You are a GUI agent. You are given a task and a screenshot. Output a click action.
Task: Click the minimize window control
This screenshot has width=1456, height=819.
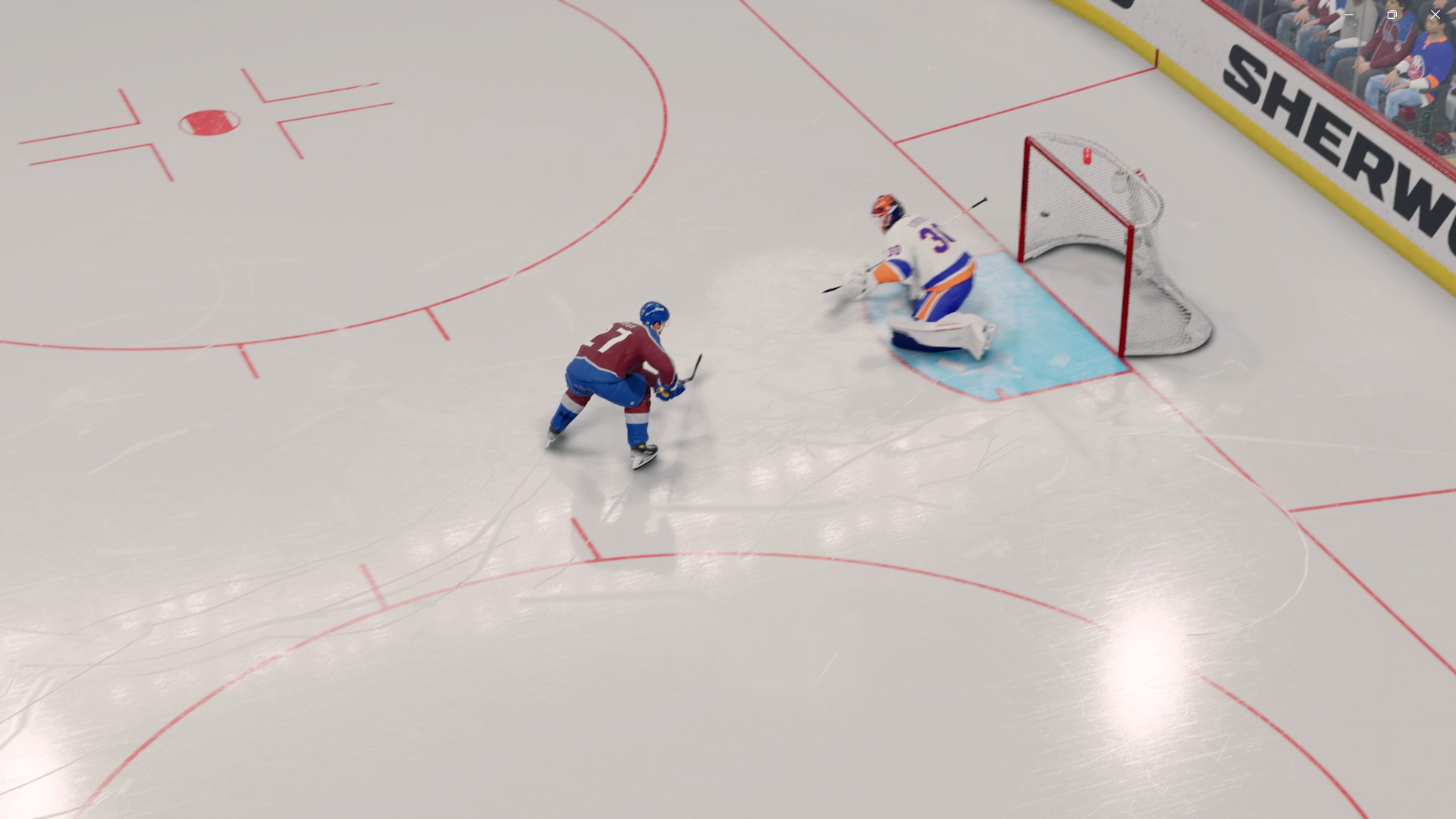(1348, 14)
